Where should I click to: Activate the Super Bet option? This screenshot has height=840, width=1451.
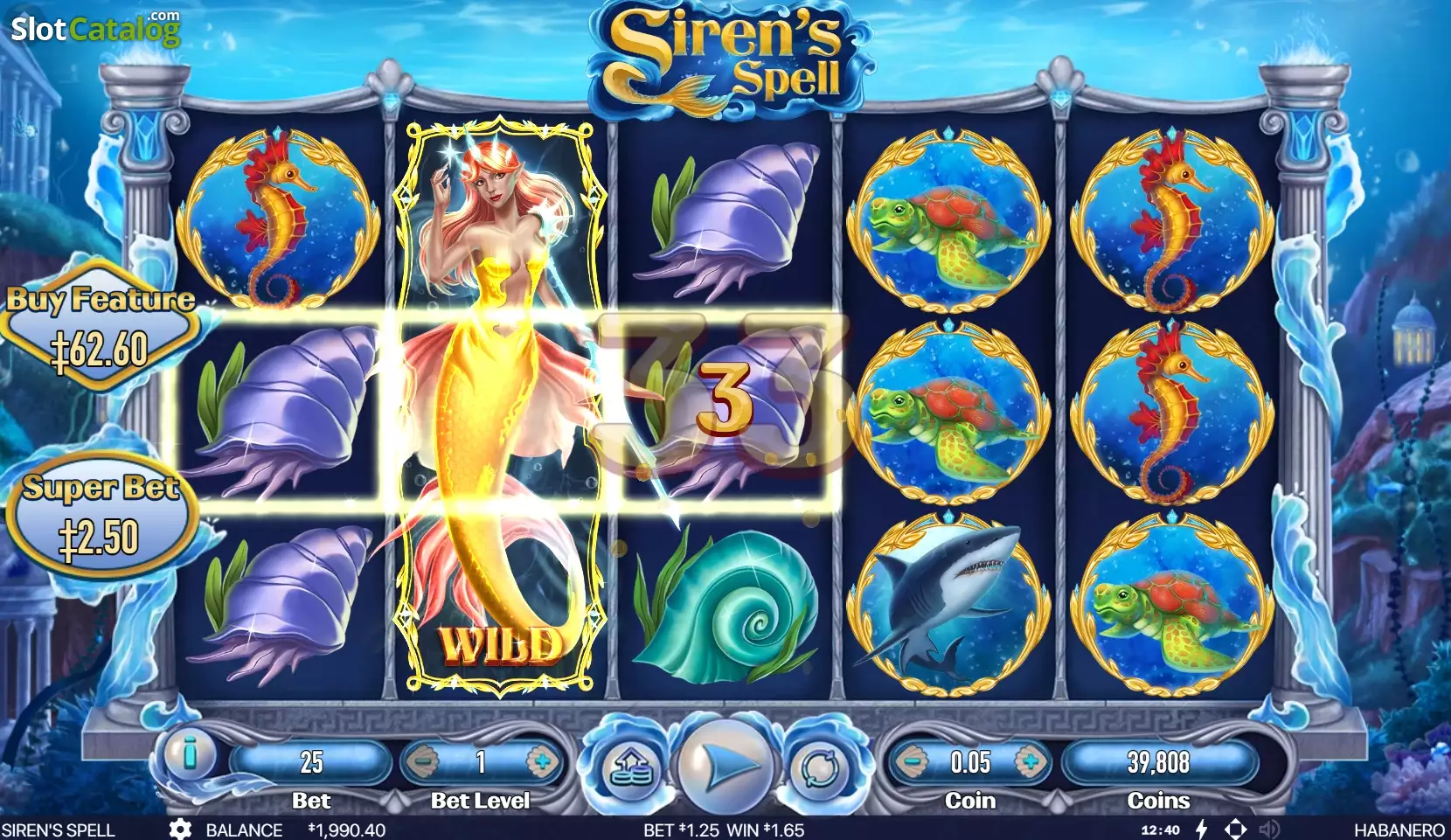101,516
